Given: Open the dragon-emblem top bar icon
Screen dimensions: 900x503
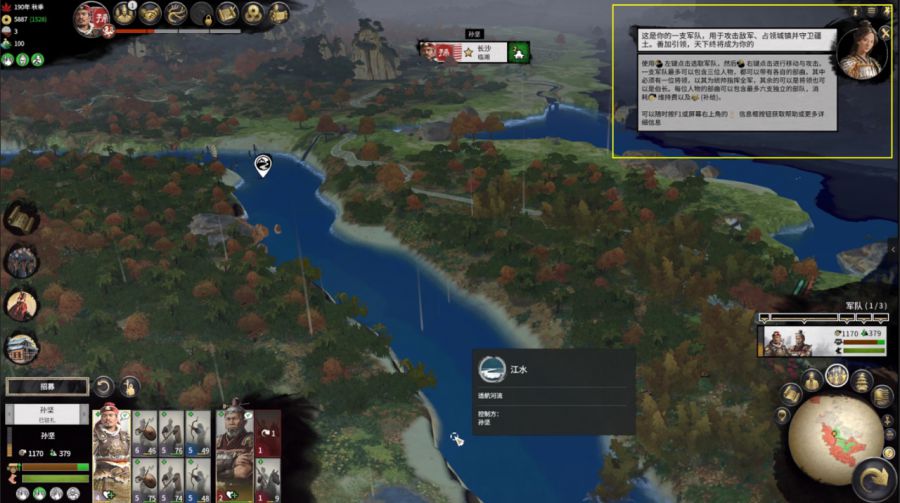Looking at the screenshot, I should click(177, 13).
